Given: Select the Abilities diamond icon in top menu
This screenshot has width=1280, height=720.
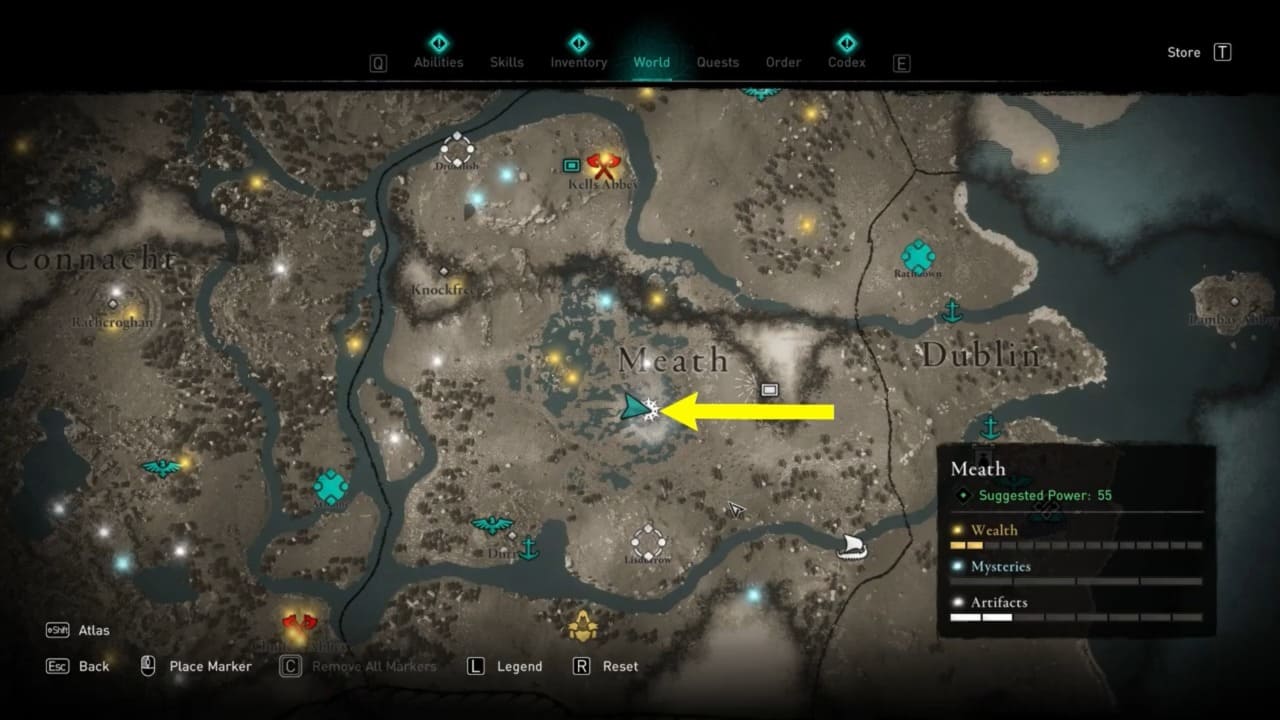Looking at the screenshot, I should point(438,43).
